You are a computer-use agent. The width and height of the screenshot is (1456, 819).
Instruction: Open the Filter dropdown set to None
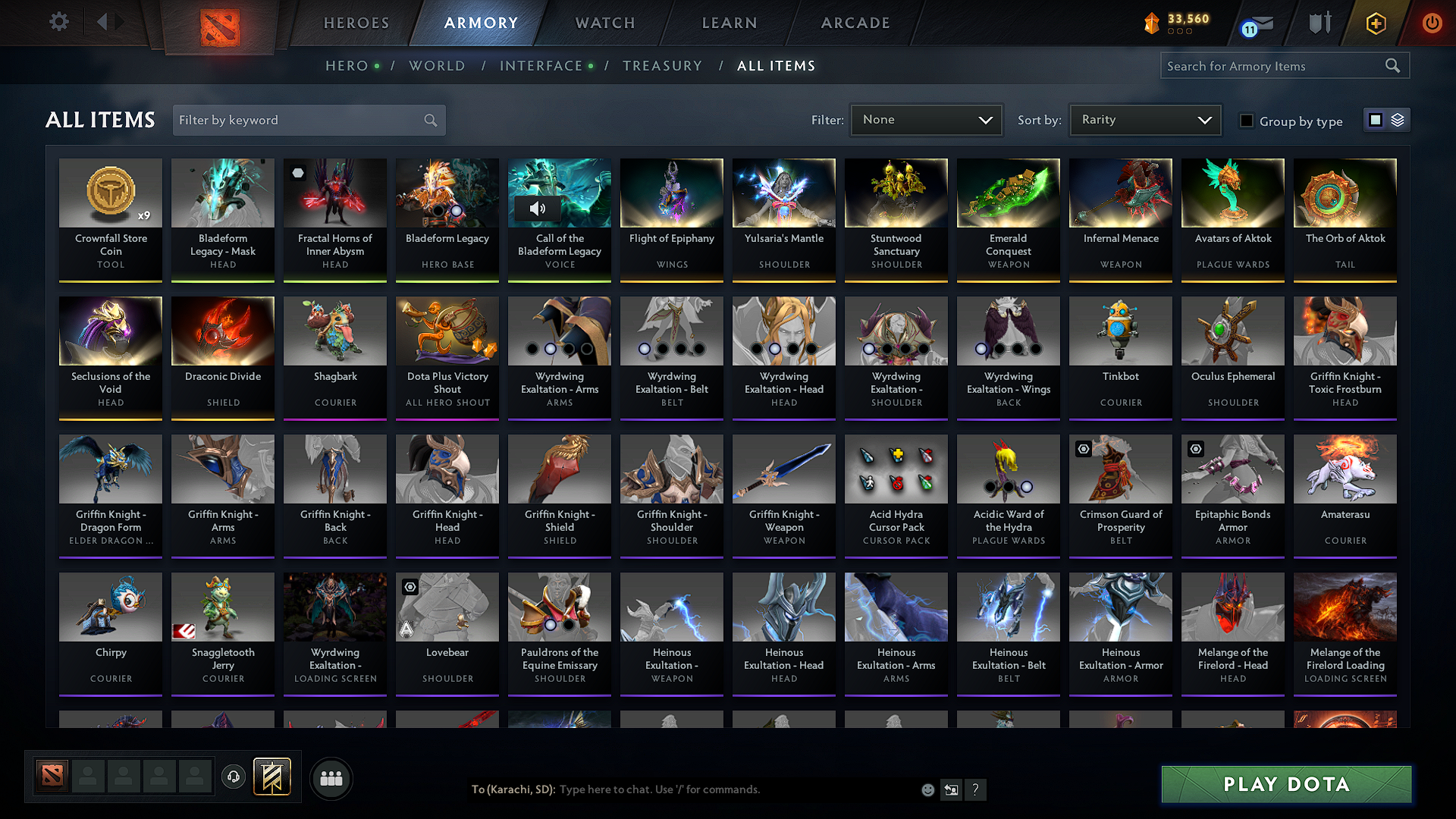tap(926, 119)
